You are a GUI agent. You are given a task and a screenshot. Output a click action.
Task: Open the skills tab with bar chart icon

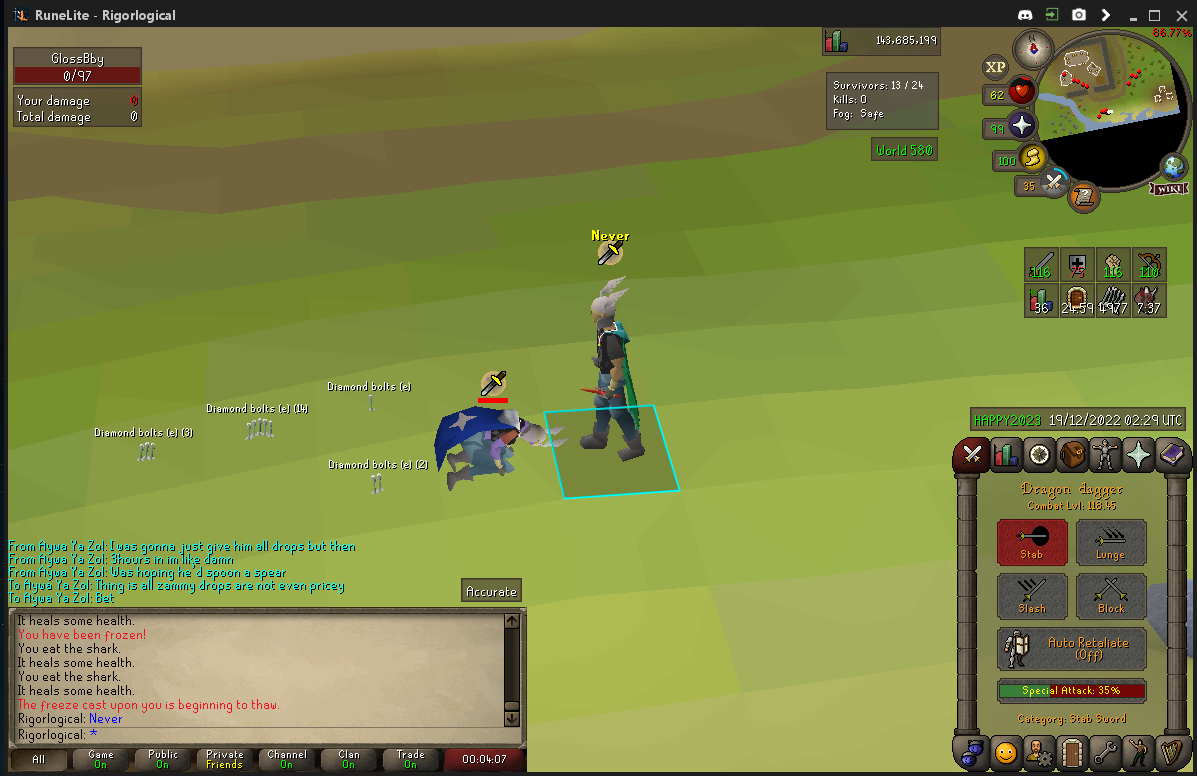[x=1005, y=455]
